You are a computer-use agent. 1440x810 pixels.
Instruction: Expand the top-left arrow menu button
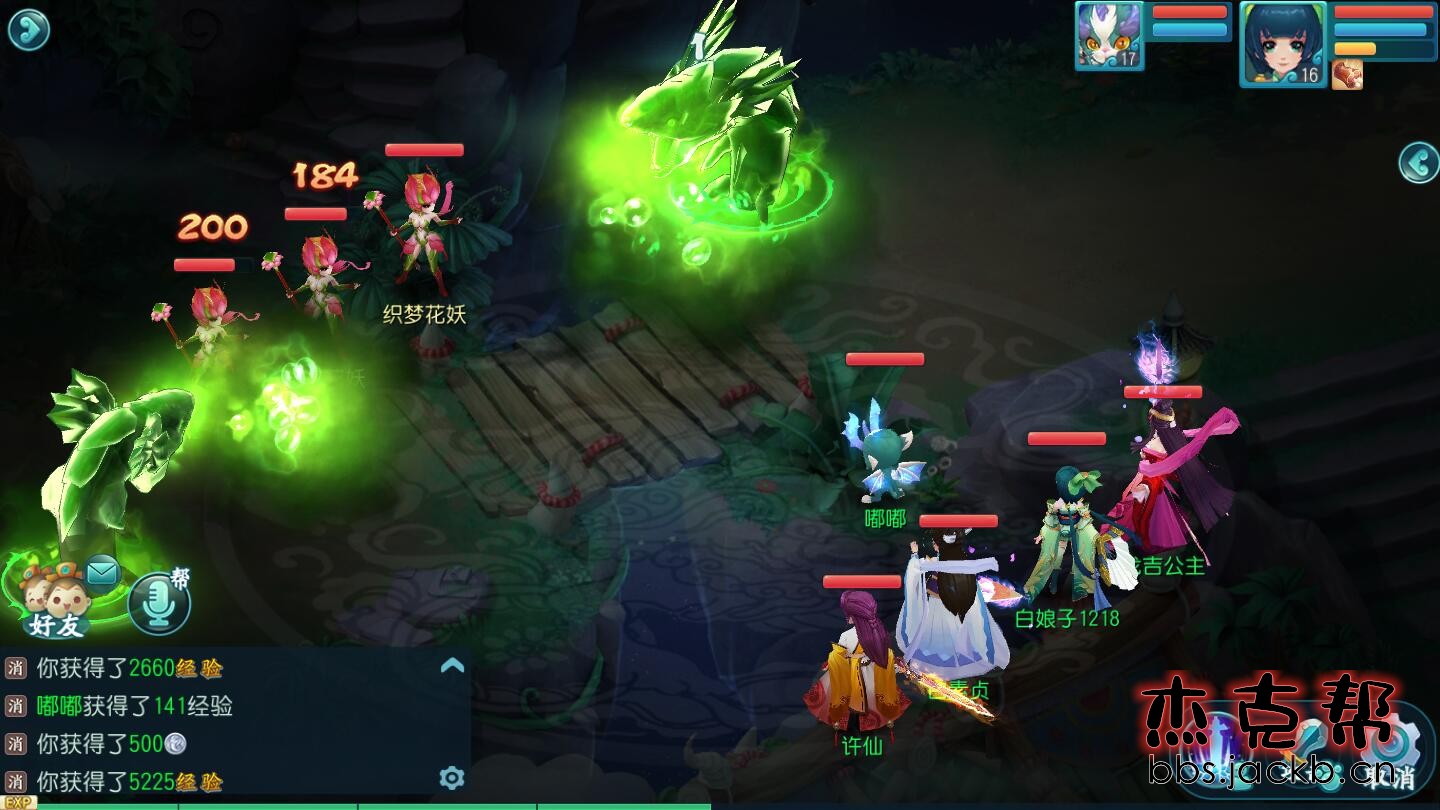click(x=28, y=30)
